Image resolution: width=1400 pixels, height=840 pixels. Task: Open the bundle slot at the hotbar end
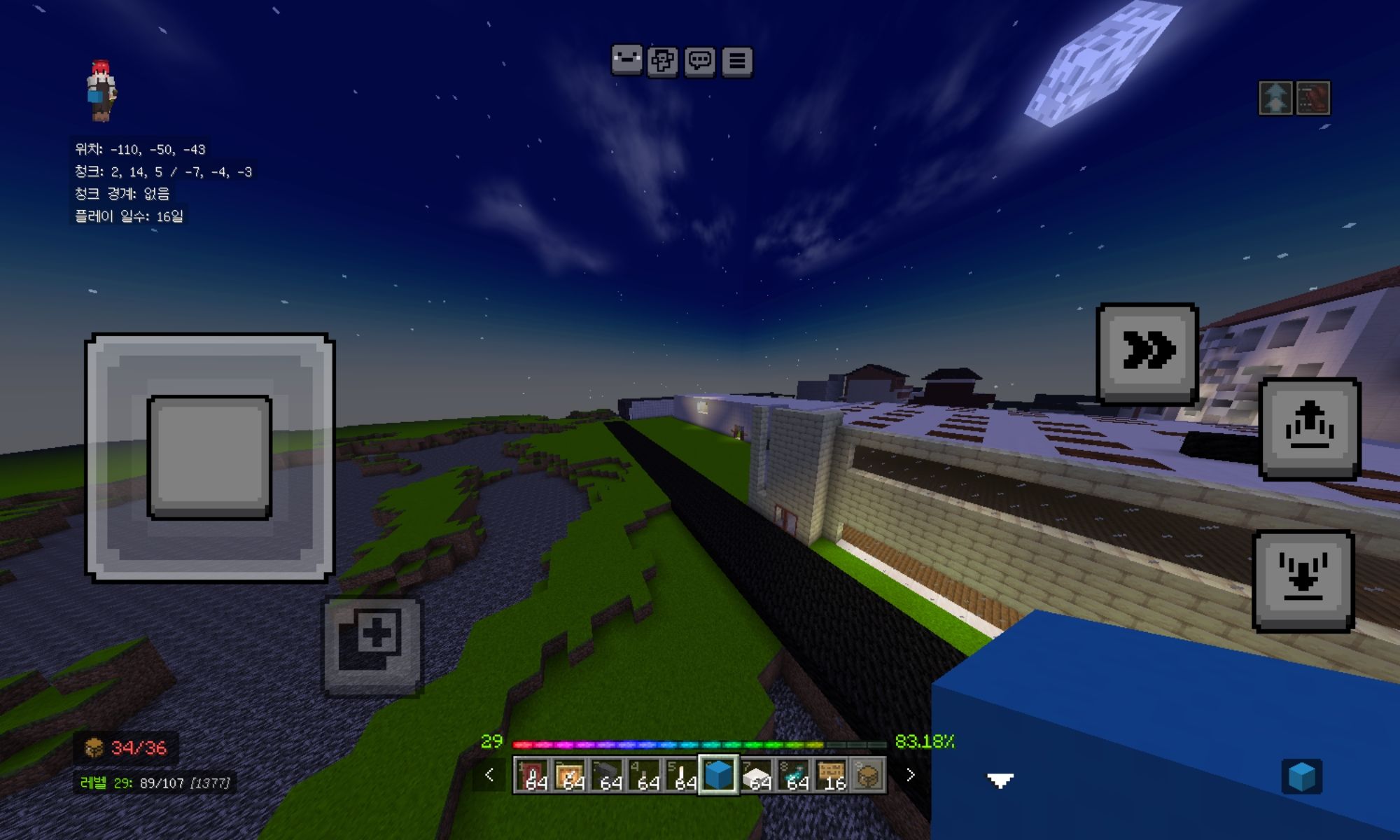(869, 775)
